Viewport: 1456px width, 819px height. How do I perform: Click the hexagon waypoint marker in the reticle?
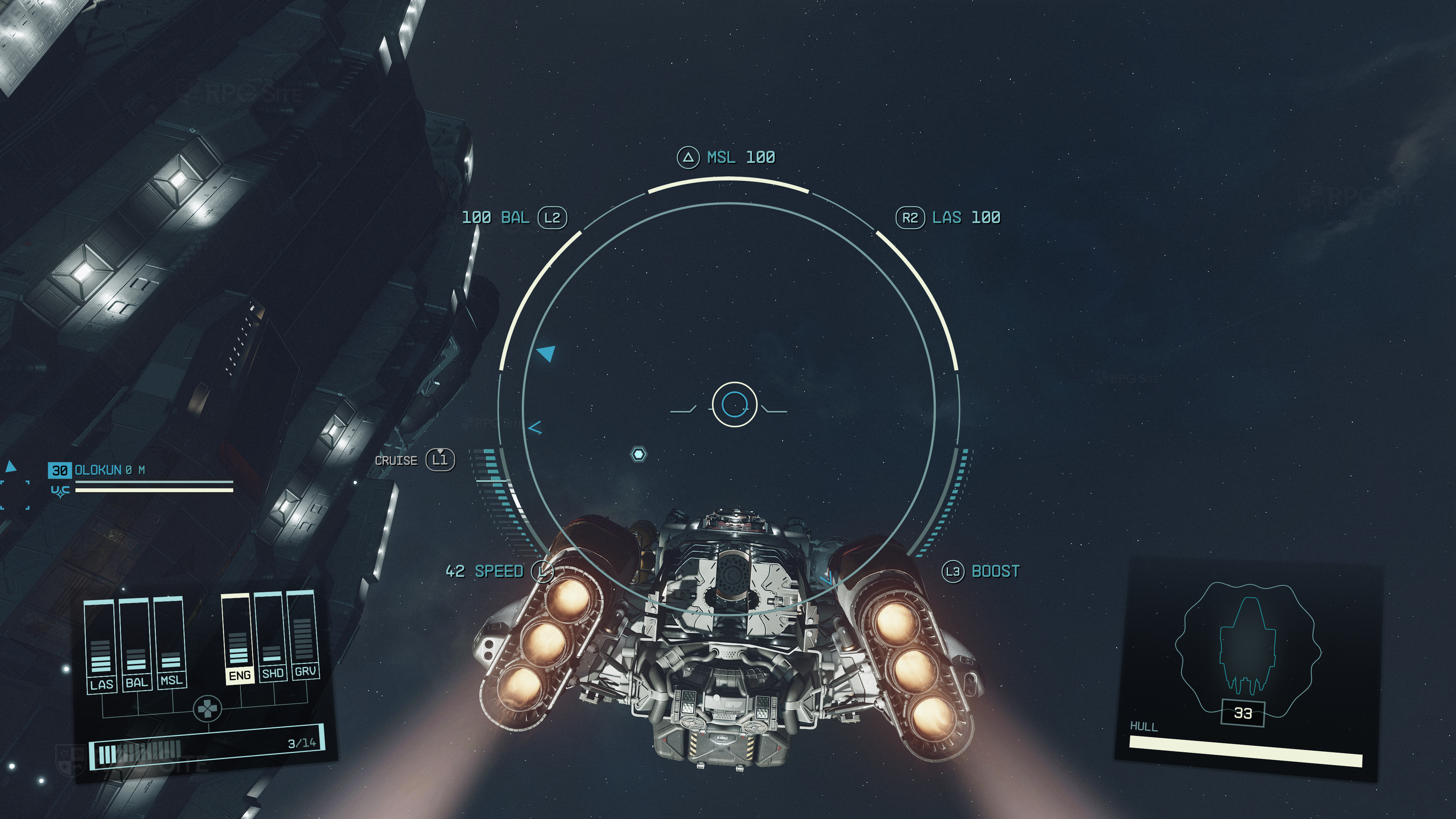point(638,455)
